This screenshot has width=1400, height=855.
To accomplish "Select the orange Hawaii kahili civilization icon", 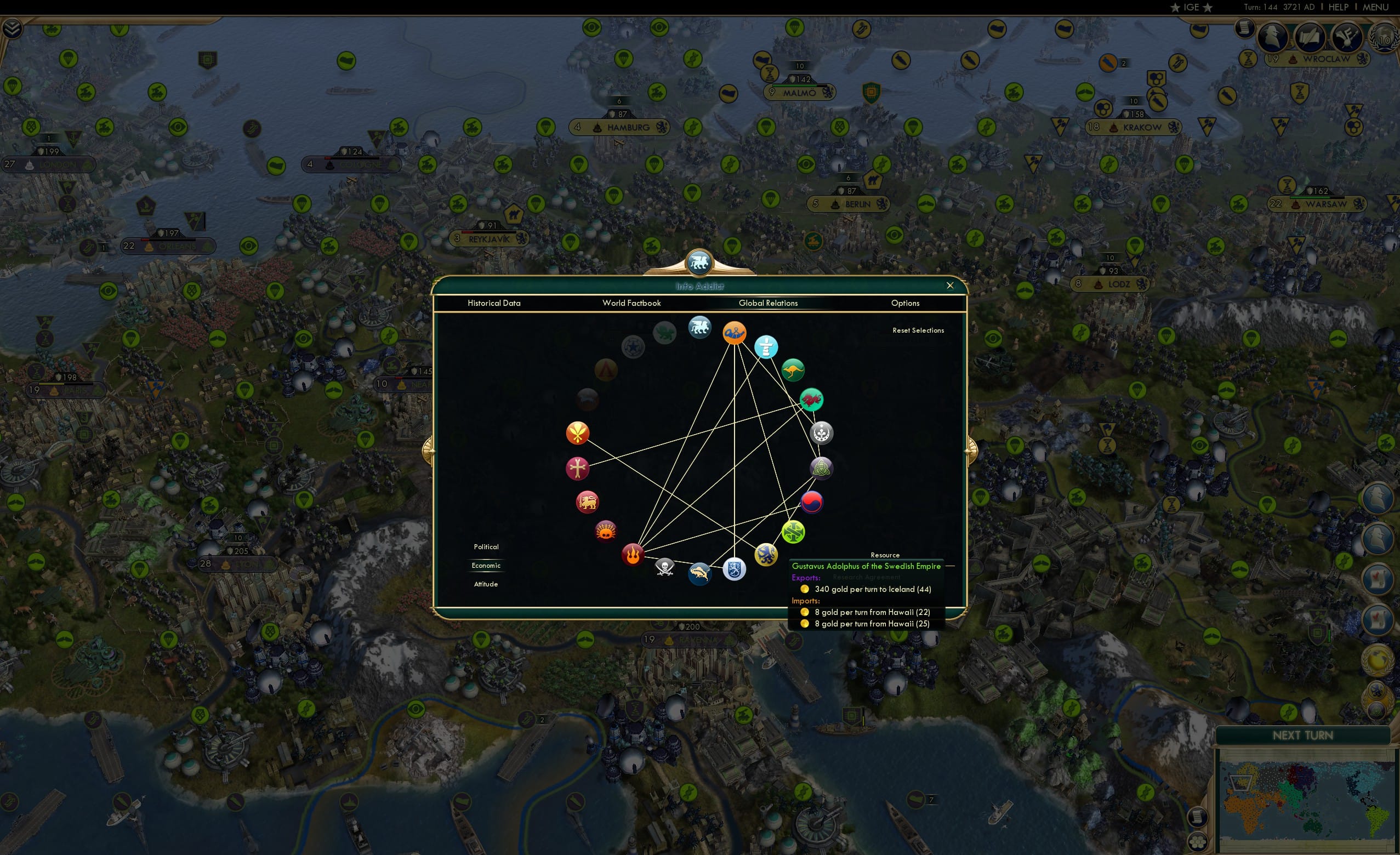I will point(577,432).
